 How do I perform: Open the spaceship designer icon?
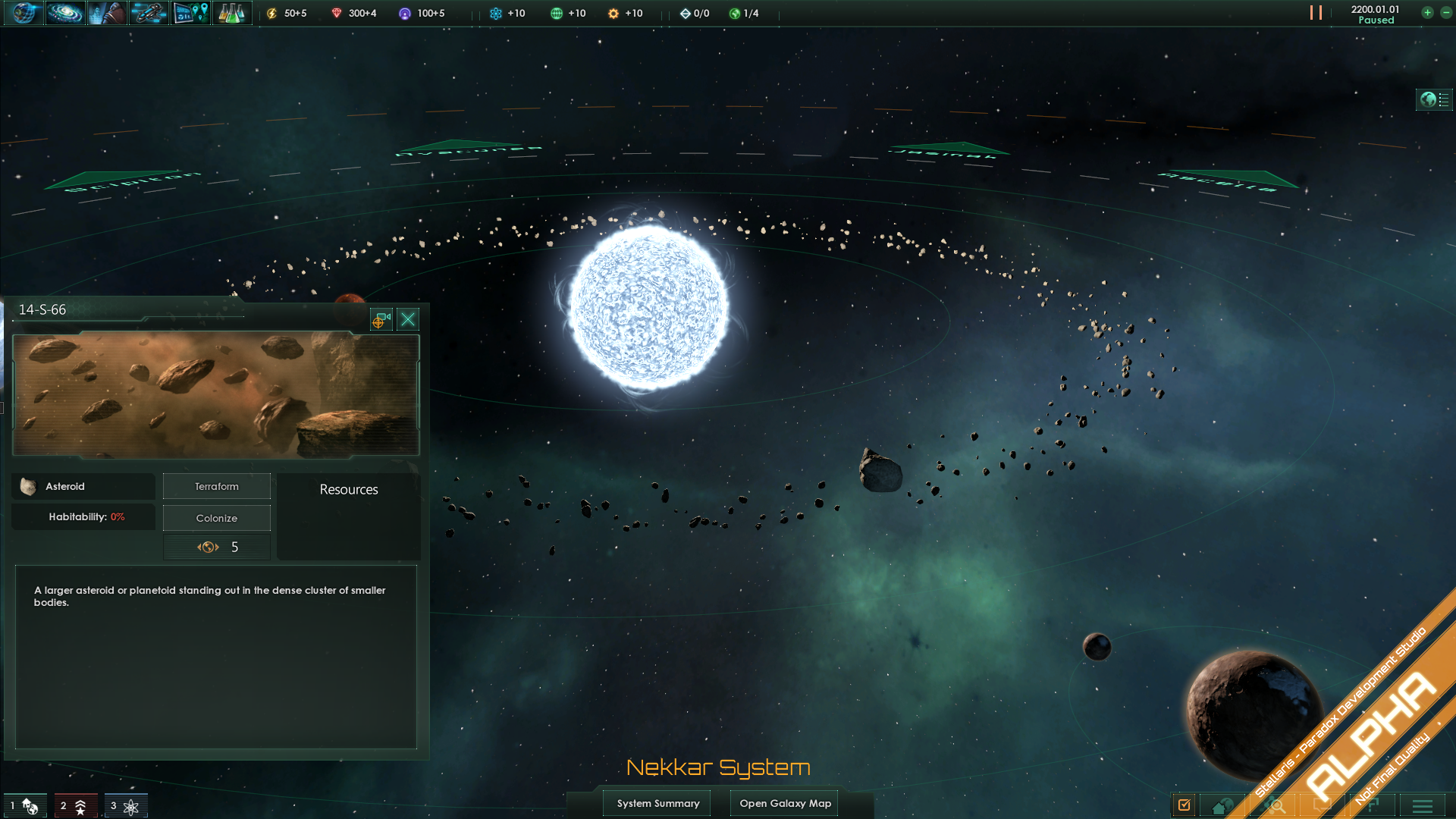point(149,13)
